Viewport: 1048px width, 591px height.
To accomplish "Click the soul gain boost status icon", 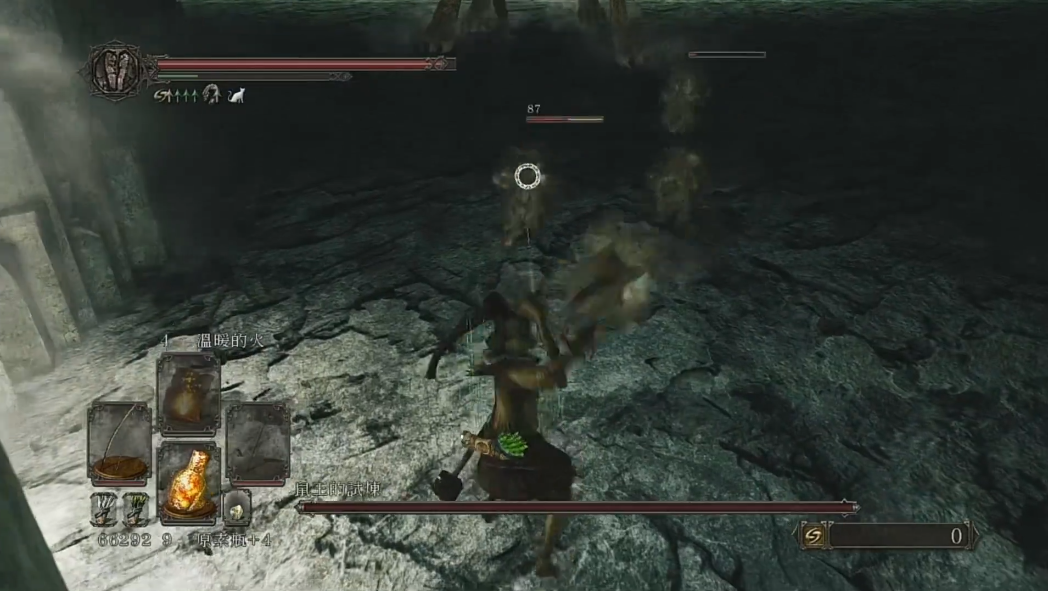I will 161,95.
